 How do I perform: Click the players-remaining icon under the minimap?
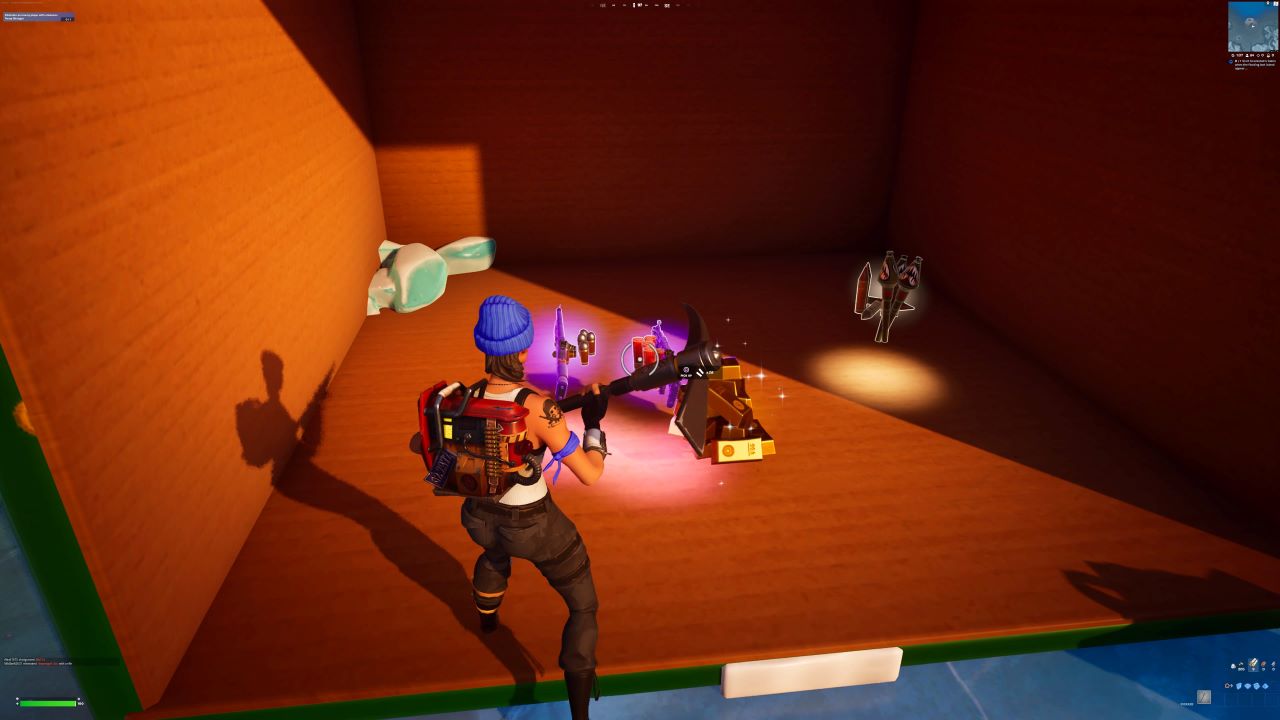tap(1246, 55)
